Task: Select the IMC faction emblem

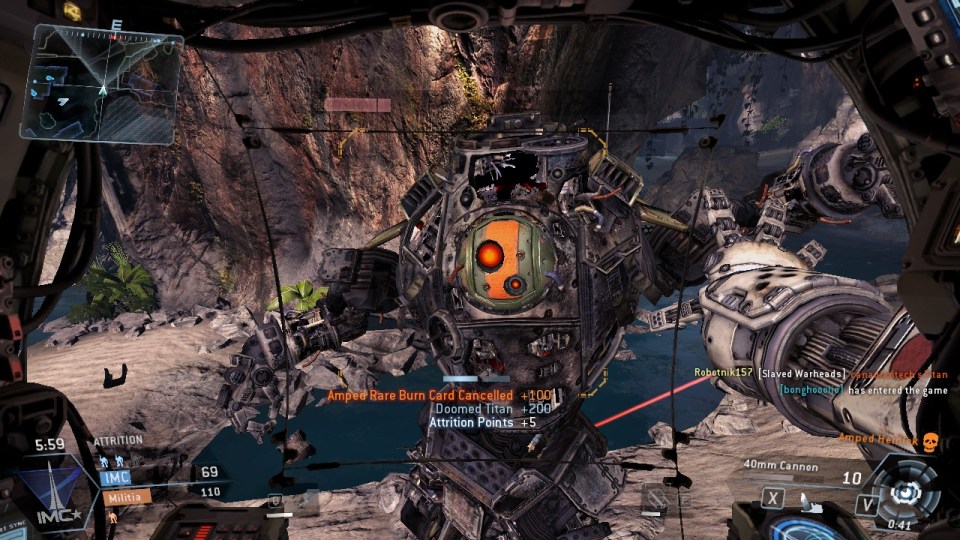Action: (50, 492)
